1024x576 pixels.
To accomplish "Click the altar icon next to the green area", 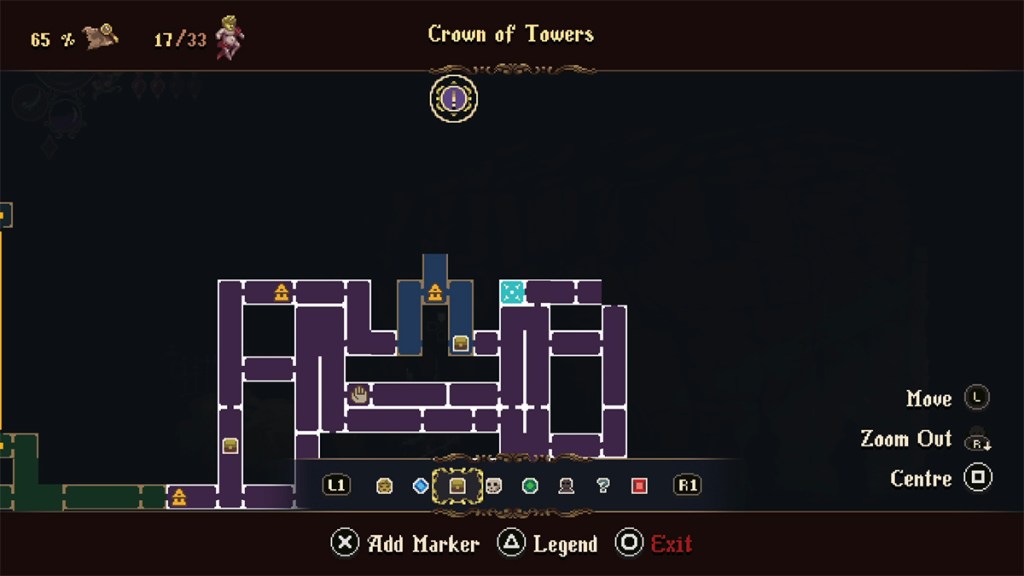I will coord(179,497).
